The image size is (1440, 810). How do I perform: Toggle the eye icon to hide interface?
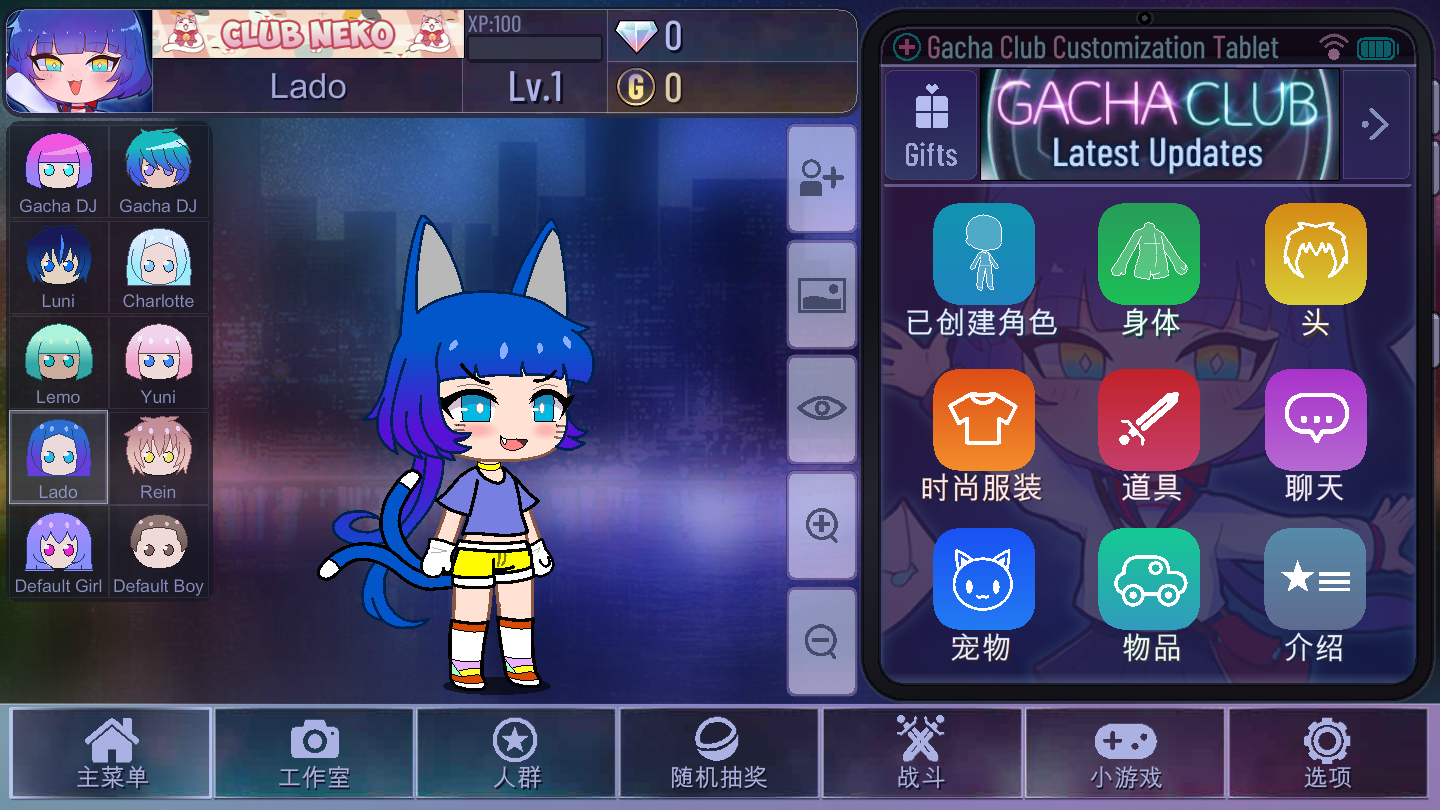821,408
